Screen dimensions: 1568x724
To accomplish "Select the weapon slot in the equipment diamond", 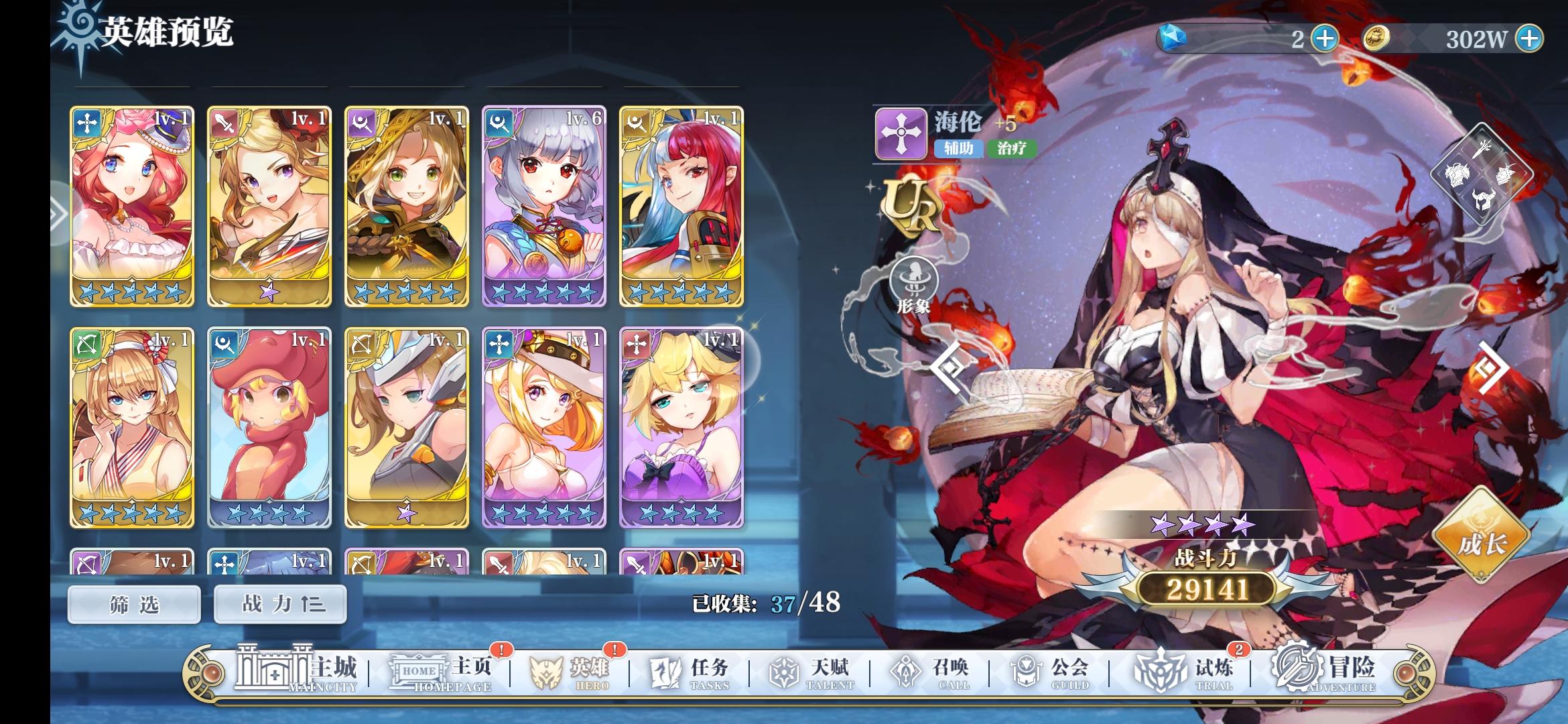I will pos(1482,149).
